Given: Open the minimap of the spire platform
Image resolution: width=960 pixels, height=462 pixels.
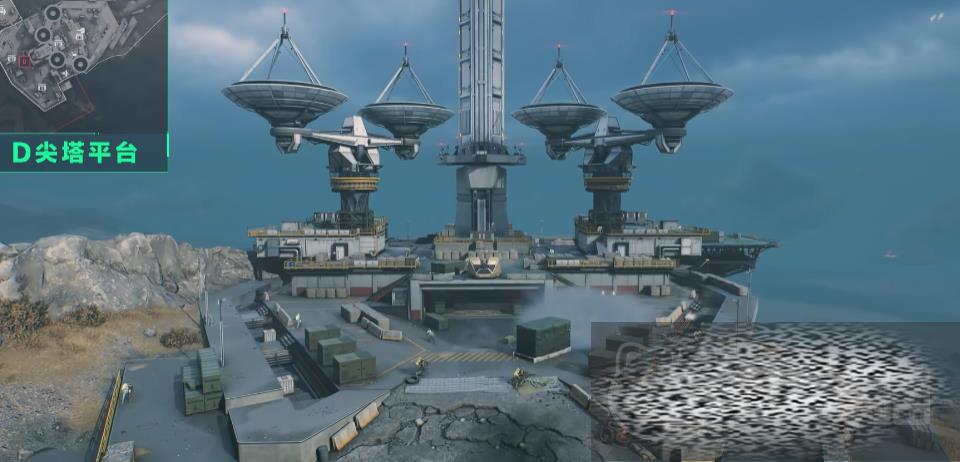Looking at the screenshot, I should 83,66.
